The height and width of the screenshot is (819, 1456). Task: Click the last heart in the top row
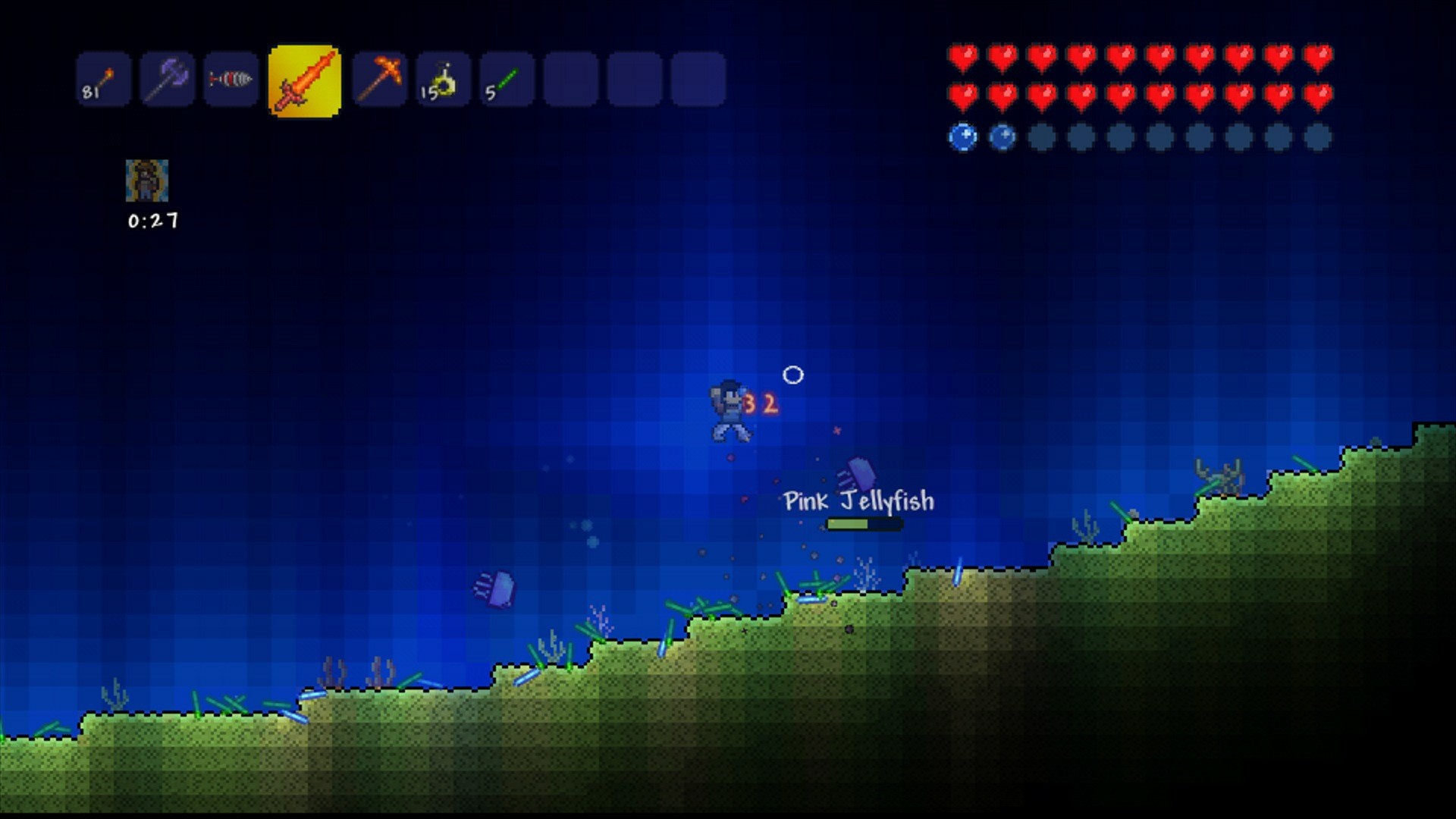[1319, 55]
